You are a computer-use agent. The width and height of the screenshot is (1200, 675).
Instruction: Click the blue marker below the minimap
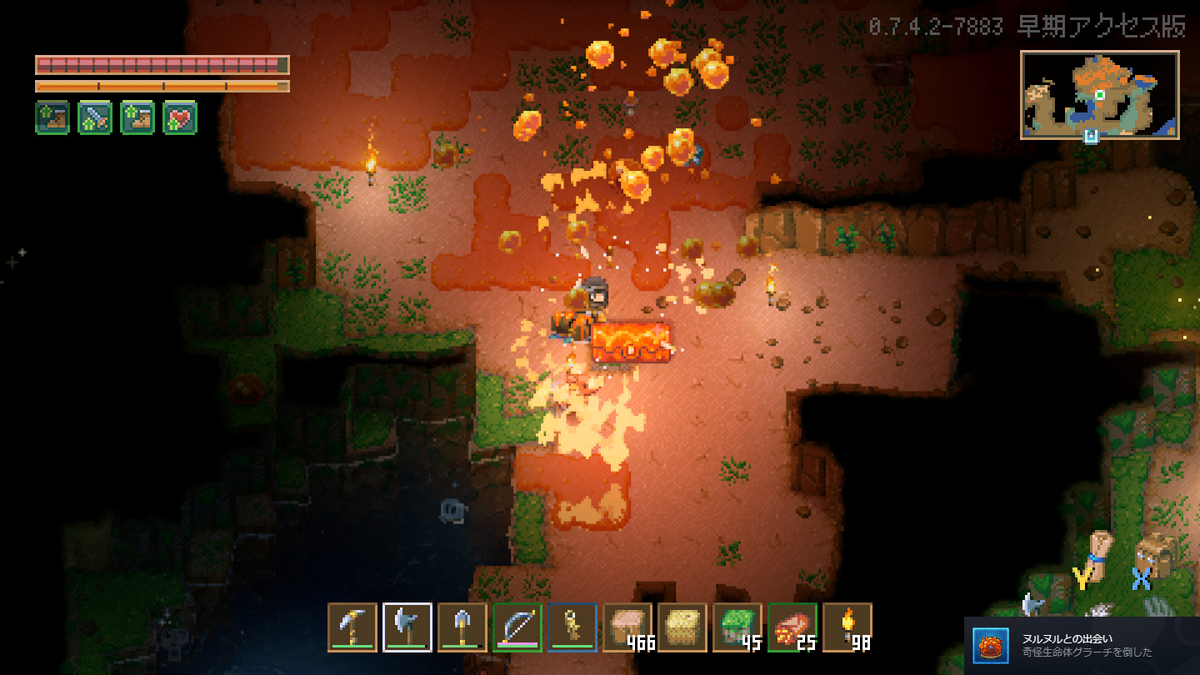[x=1091, y=135]
